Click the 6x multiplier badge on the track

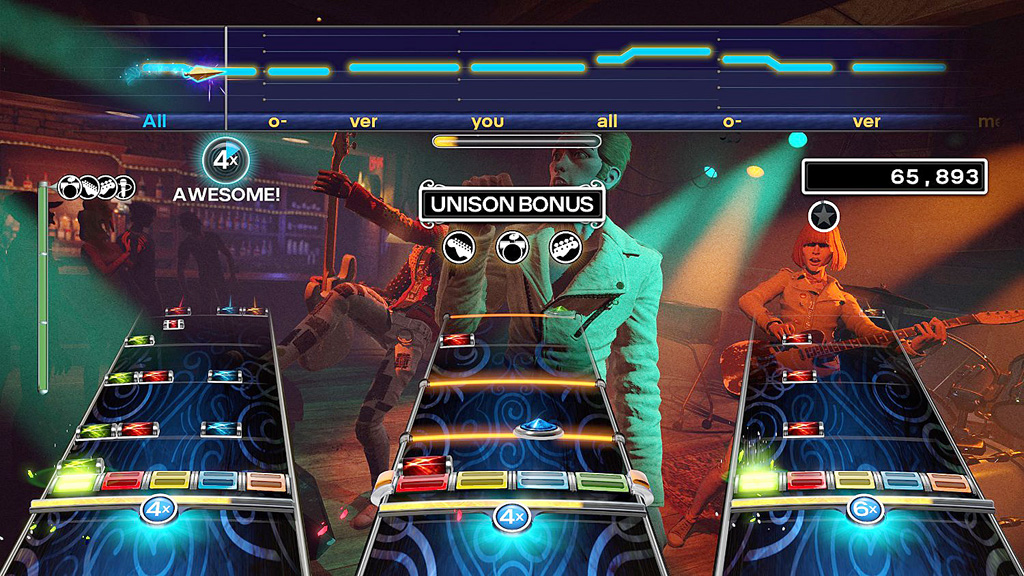pos(862,511)
